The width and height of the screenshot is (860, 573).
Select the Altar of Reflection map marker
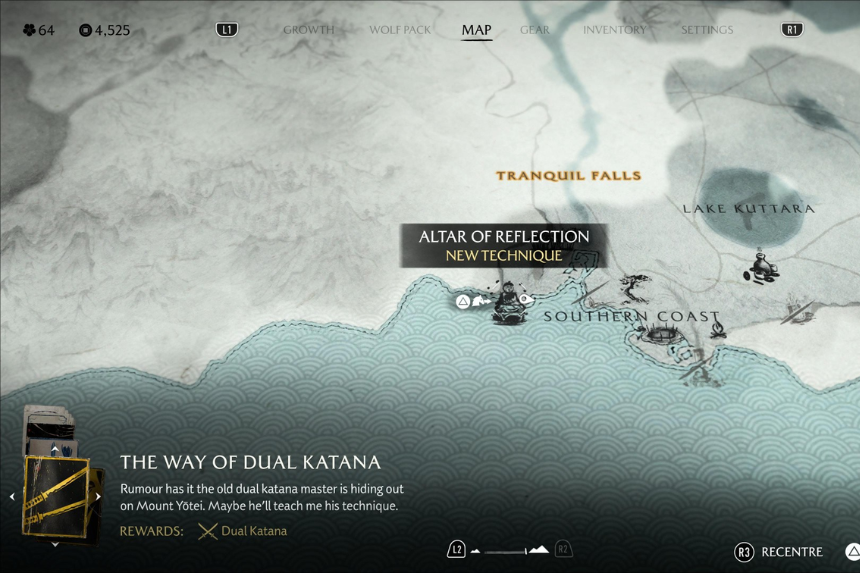pyautogui.click(x=510, y=302)
